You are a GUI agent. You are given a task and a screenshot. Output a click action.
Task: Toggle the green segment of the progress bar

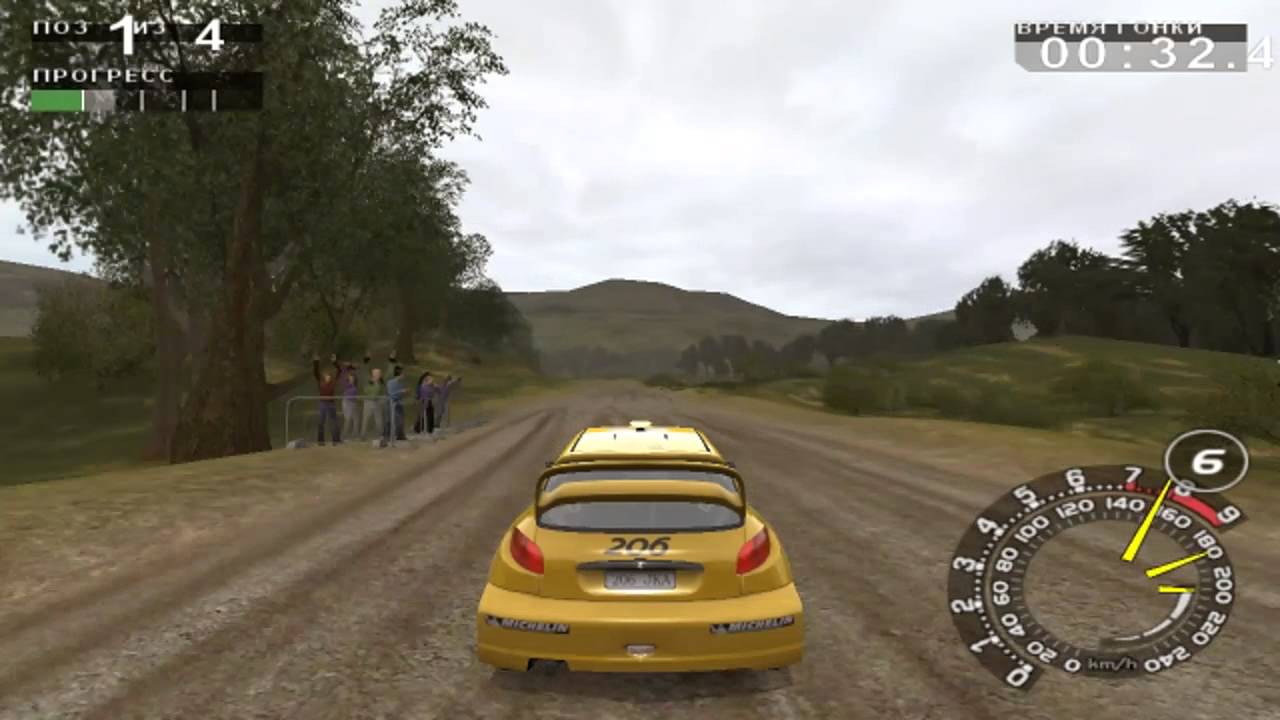pos(55,100)
